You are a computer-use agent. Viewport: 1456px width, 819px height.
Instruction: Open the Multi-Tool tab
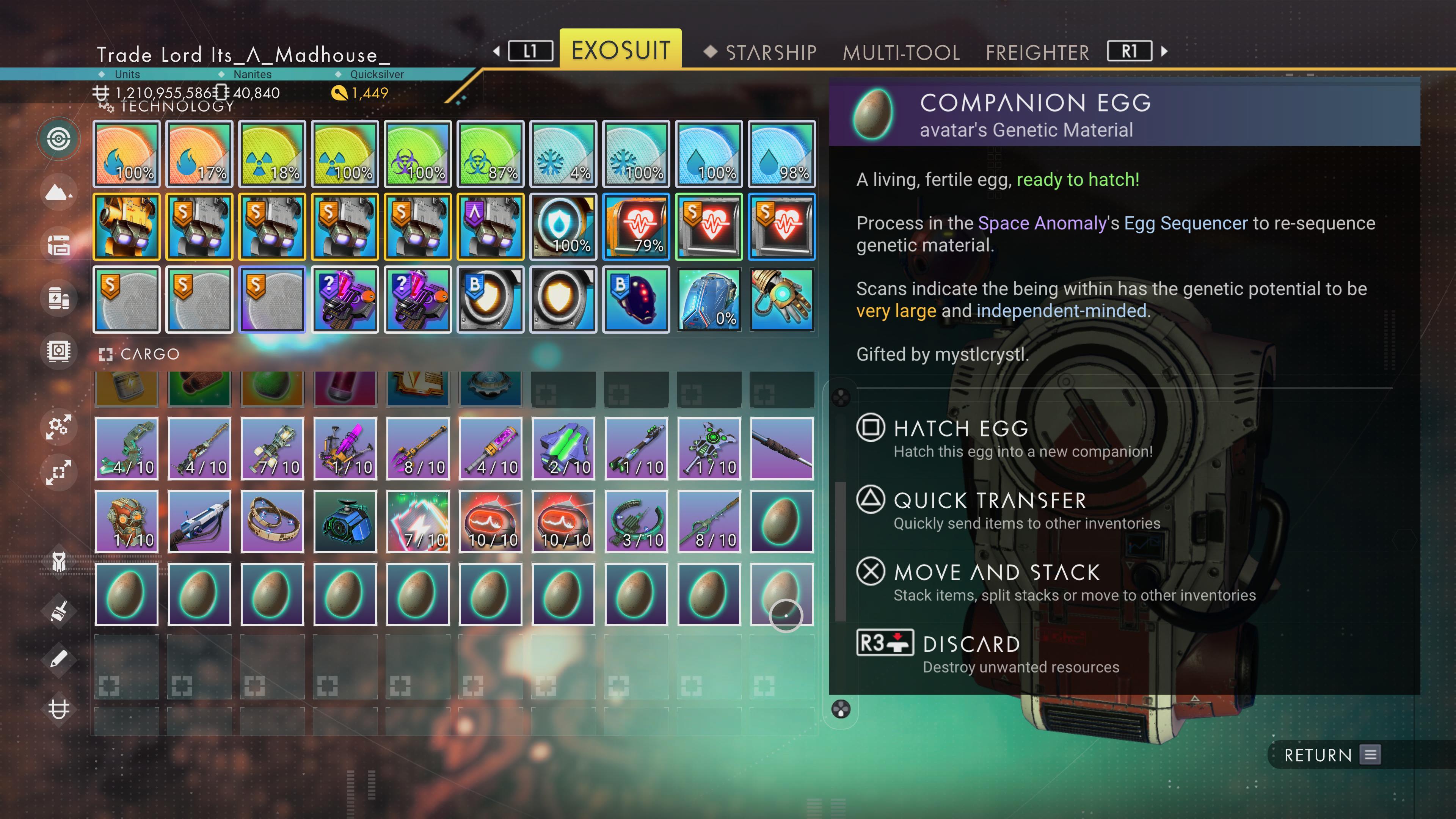point(901,53)
